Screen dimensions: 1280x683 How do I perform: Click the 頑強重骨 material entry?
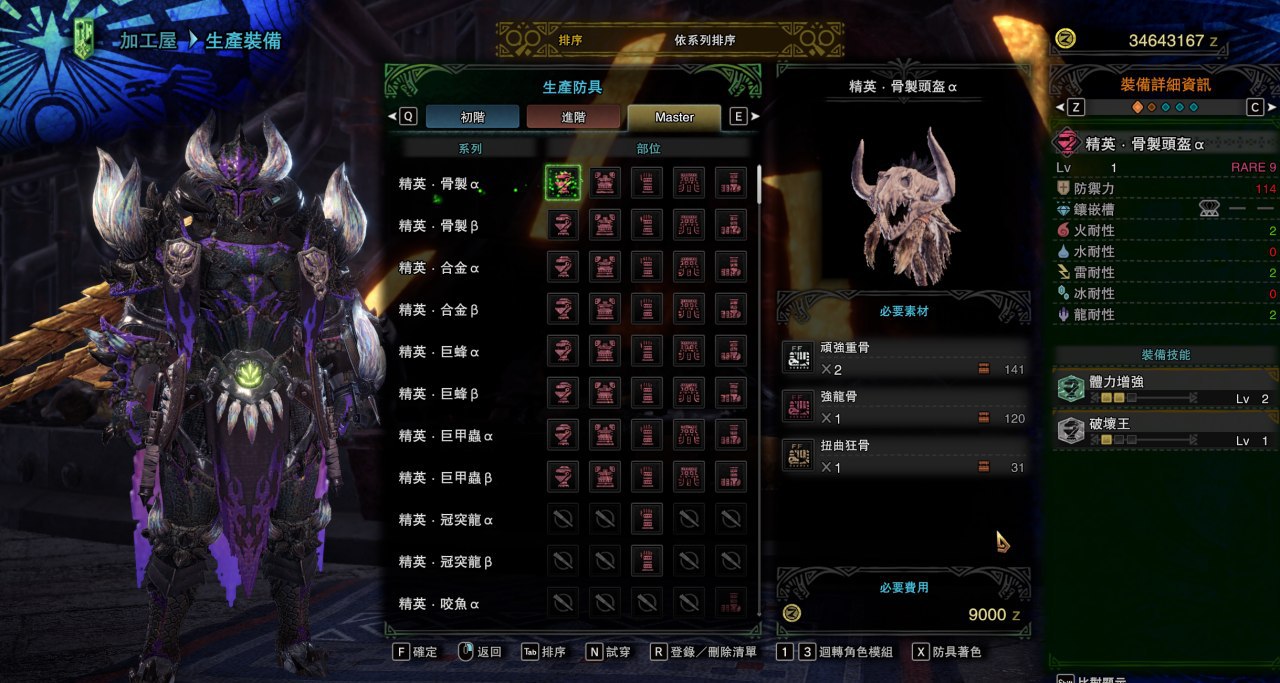(905, 359)
